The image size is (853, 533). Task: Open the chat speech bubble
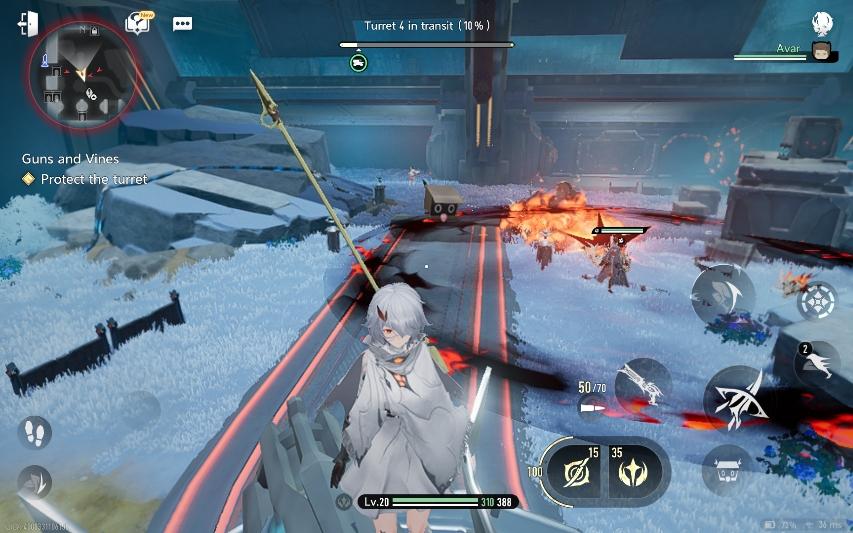pos(182,24)
